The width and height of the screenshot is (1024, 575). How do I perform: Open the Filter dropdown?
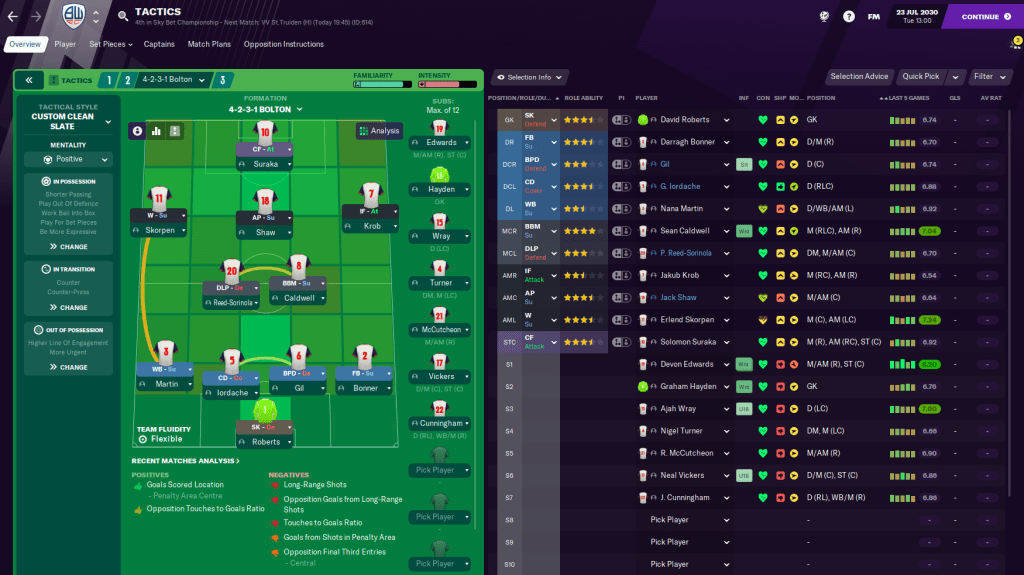990,77
